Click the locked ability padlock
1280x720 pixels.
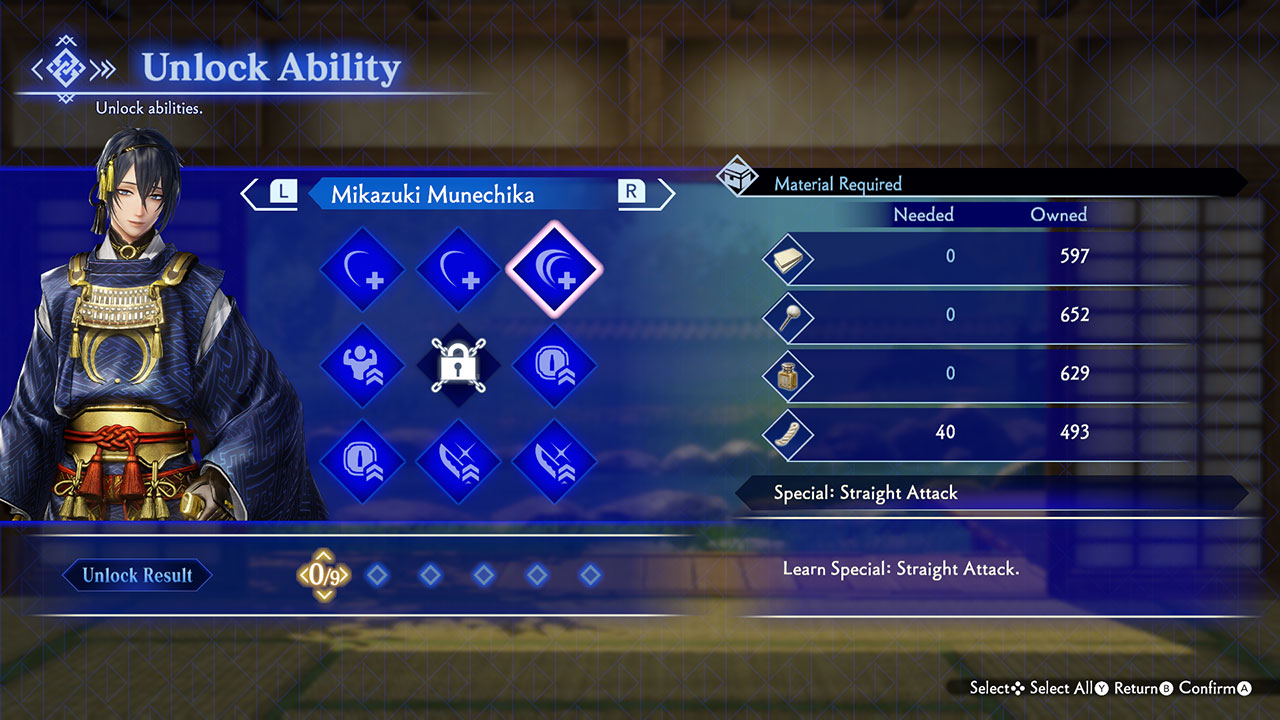click(x=458, y=366)
